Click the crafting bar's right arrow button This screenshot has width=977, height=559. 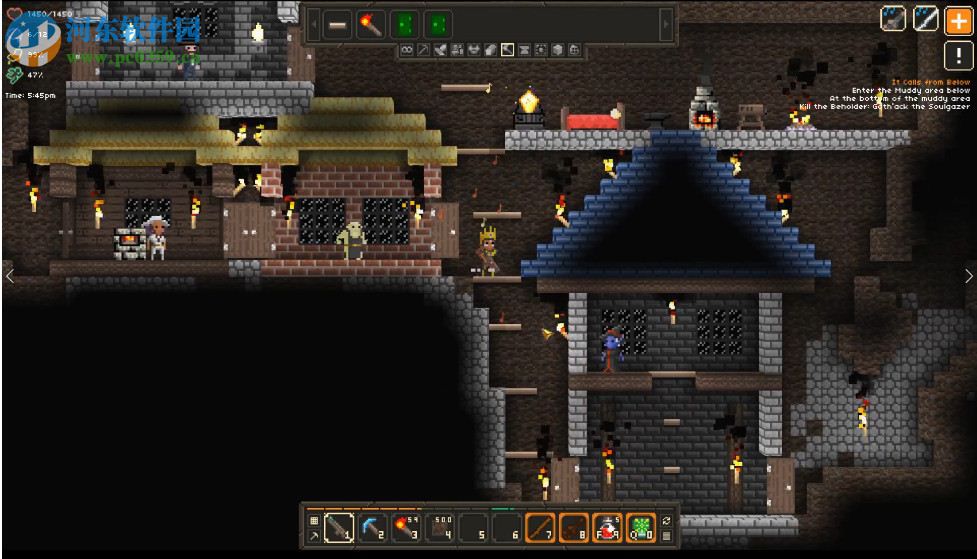[x=668, y=25]
